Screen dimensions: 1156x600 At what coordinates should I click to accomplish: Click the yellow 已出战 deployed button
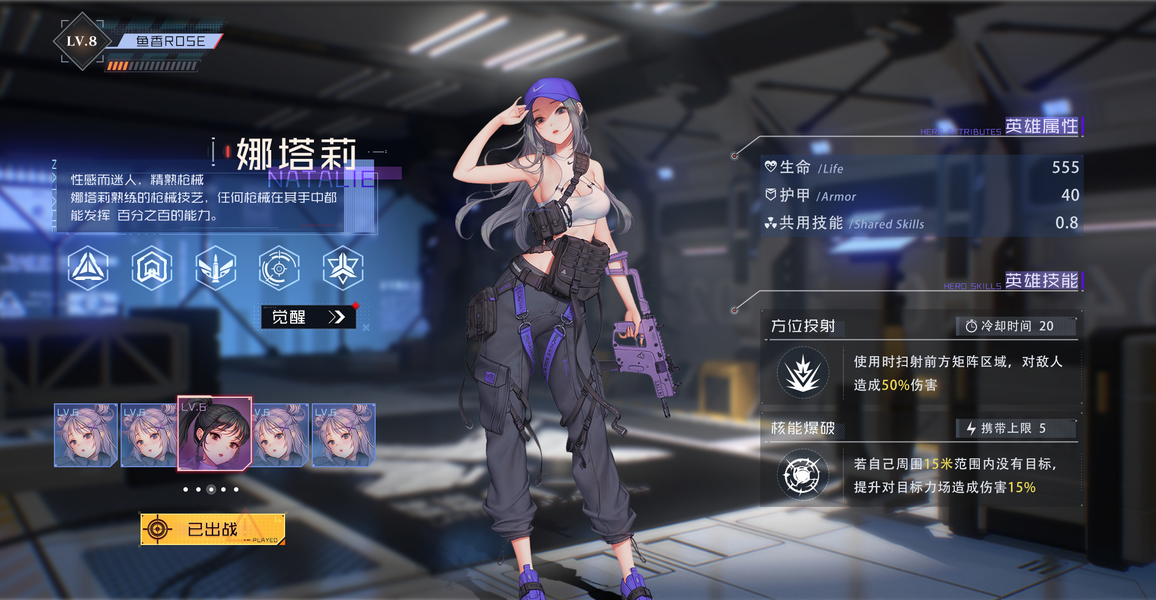(x=212, y=529)
